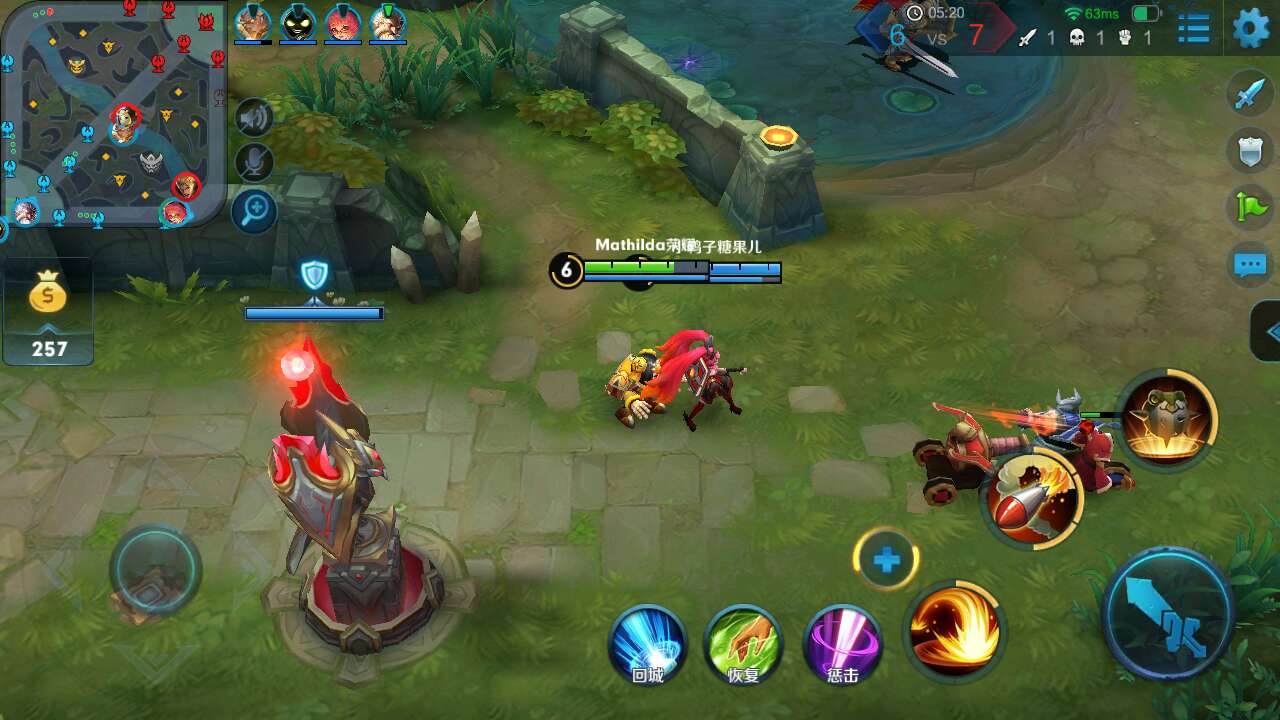Toggle the speaker sound button
Screen dimensions: 1280x720
tap(254, 118)
